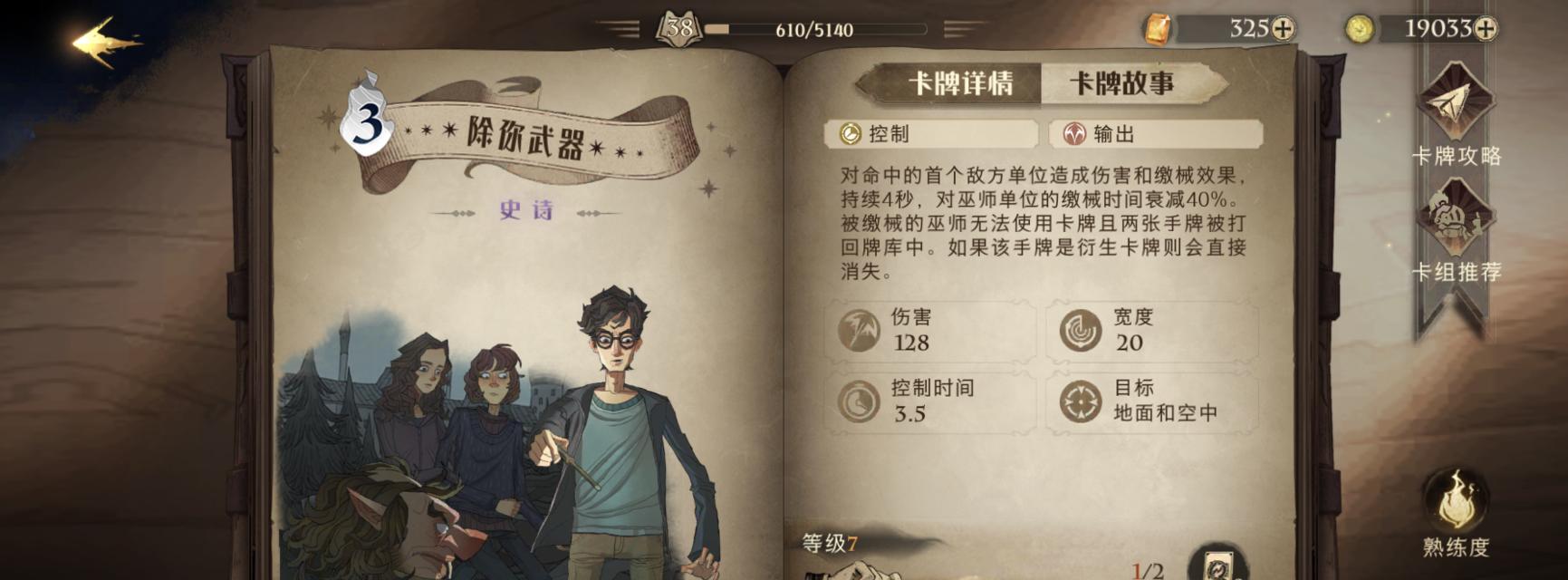Open the 熟练度 mastery panel
This screenshot has width=1568, height=580.
click(x=1455, y=512)
